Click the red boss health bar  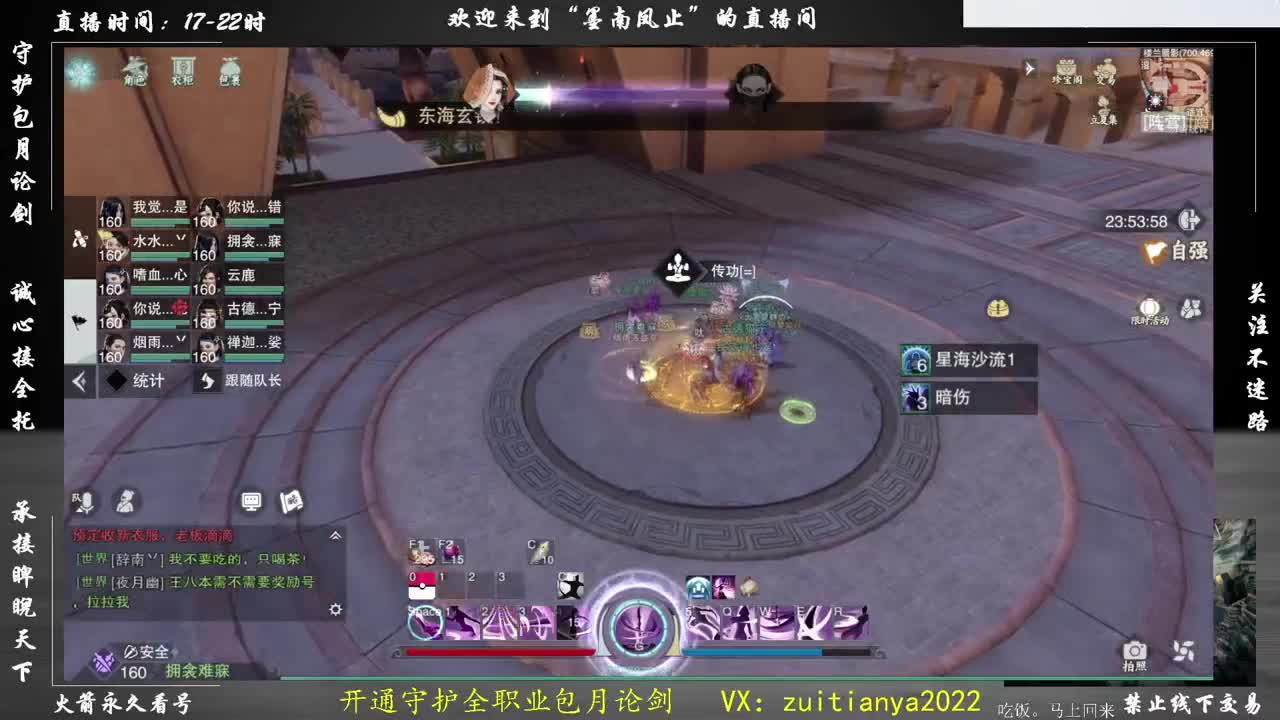point(500,651)
